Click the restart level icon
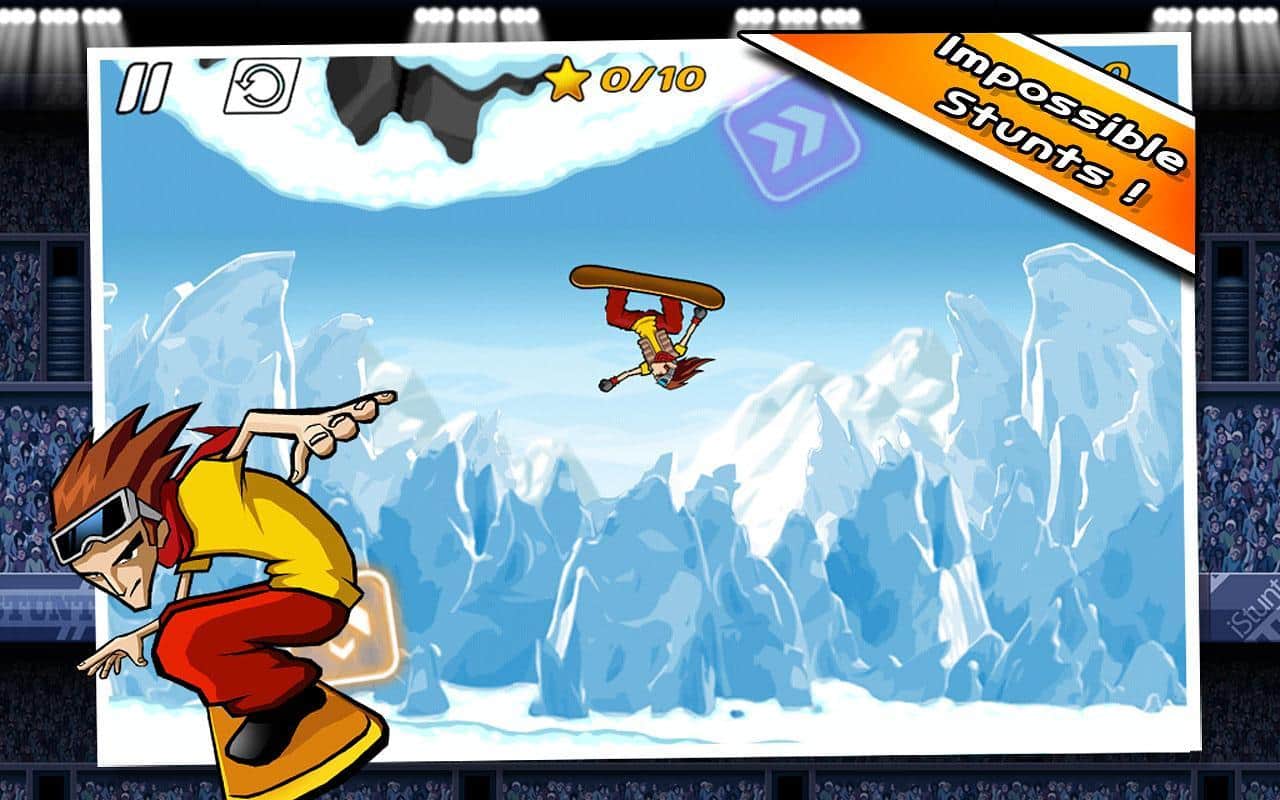Image resolution: width=1280 pixels, height=800 pixels. pyautogui.click(x=260, y=85)
